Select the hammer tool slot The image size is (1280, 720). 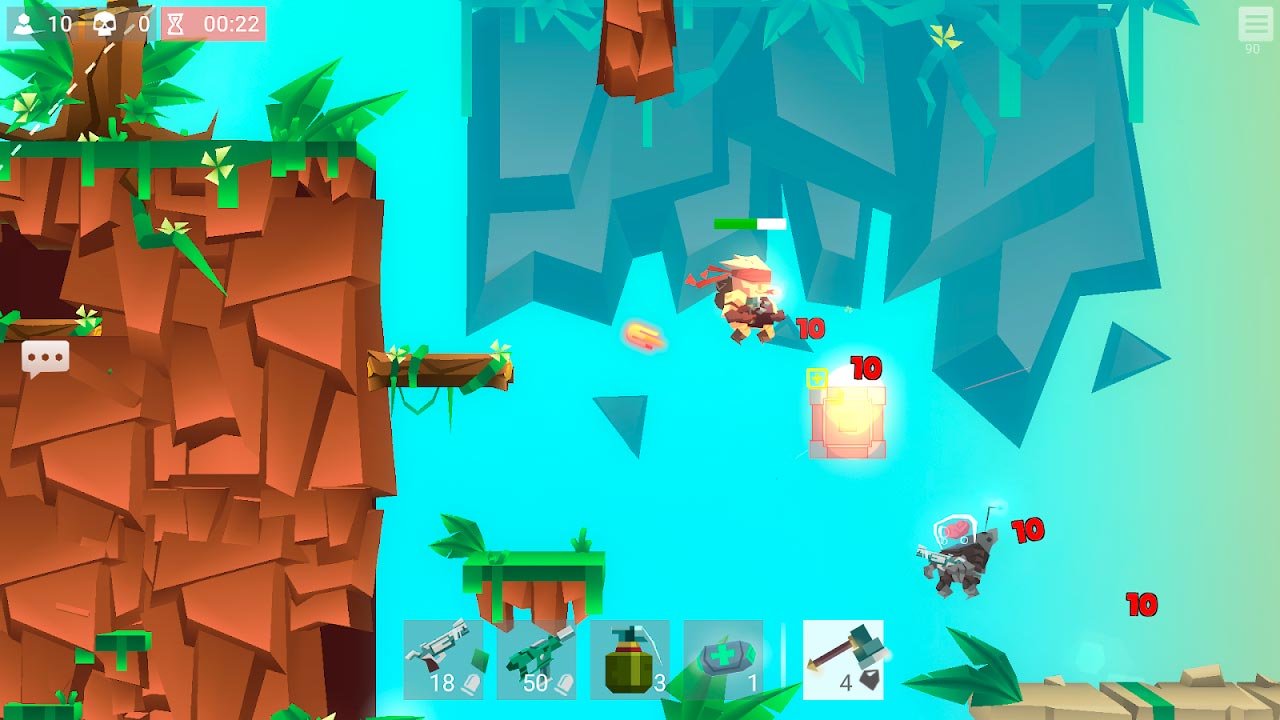[x=843, y=659]
